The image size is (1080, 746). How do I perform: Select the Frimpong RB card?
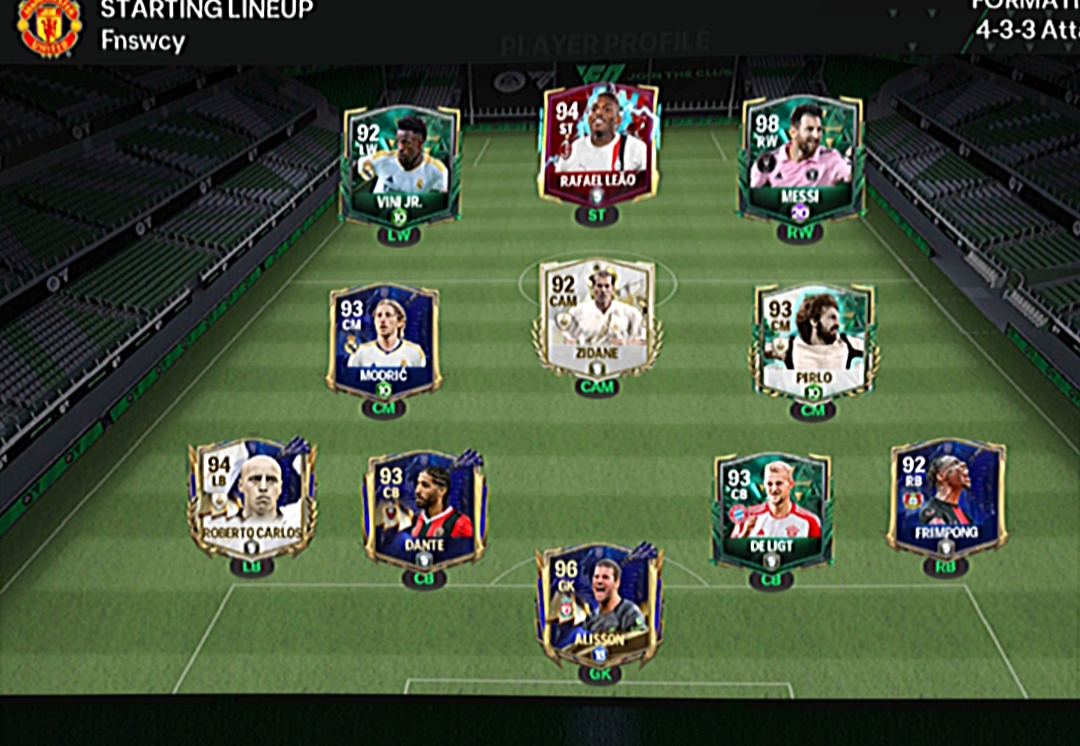tap(945, 497)
